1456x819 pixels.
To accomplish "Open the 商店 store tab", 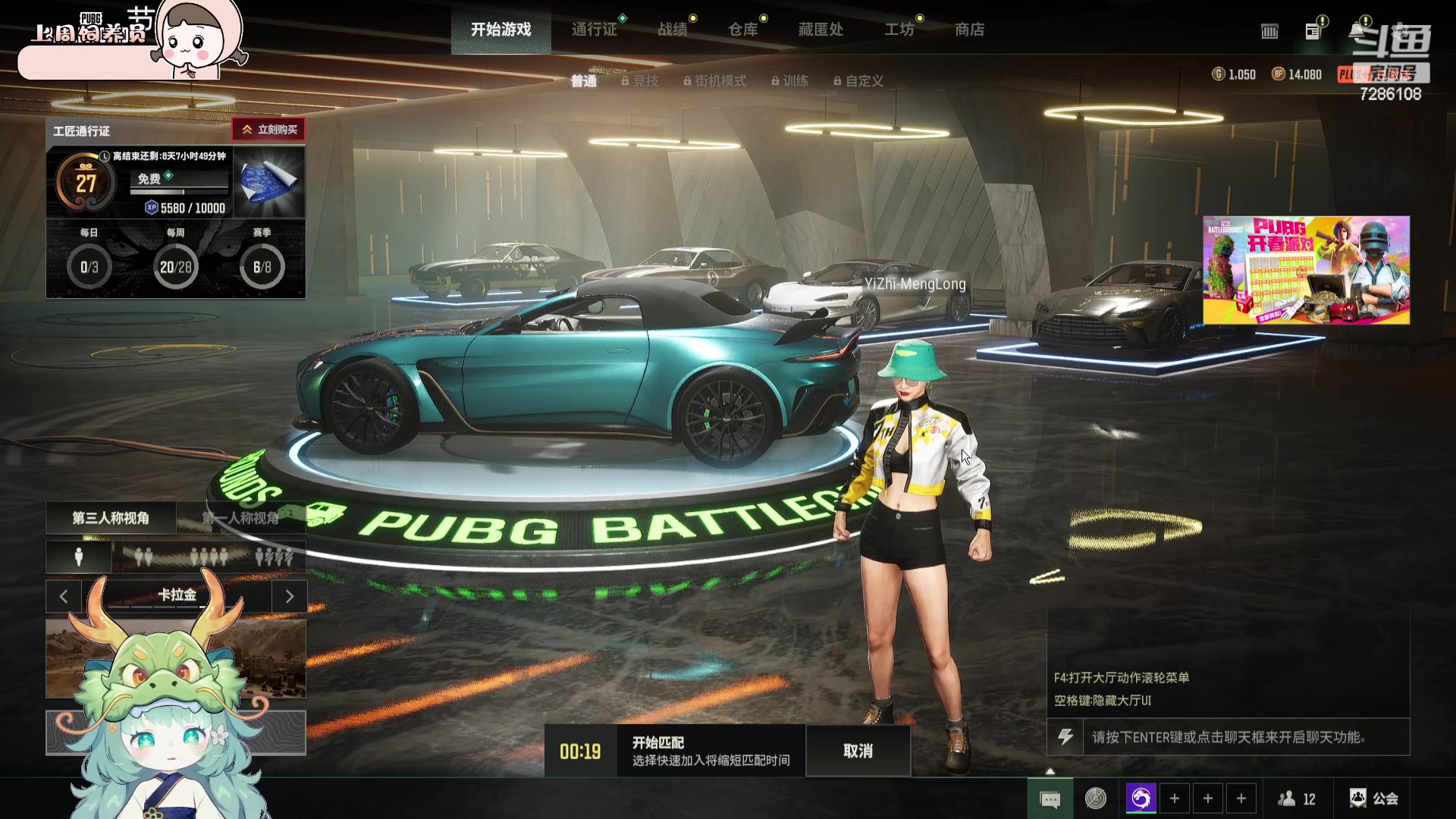I will click(969, 30).
